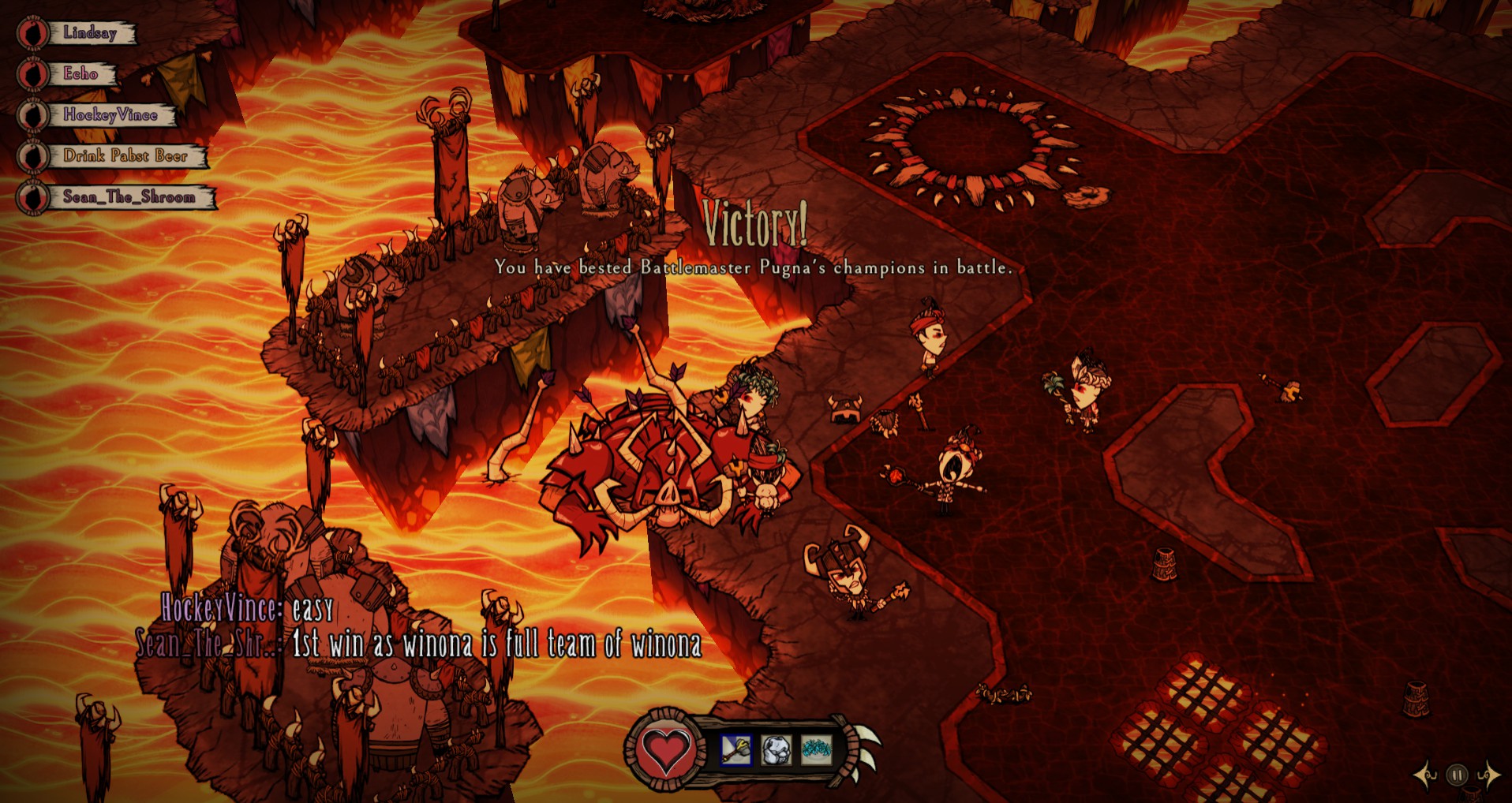Open the pause menu button
1512x803 pixels.
[x=1457, y=775]
